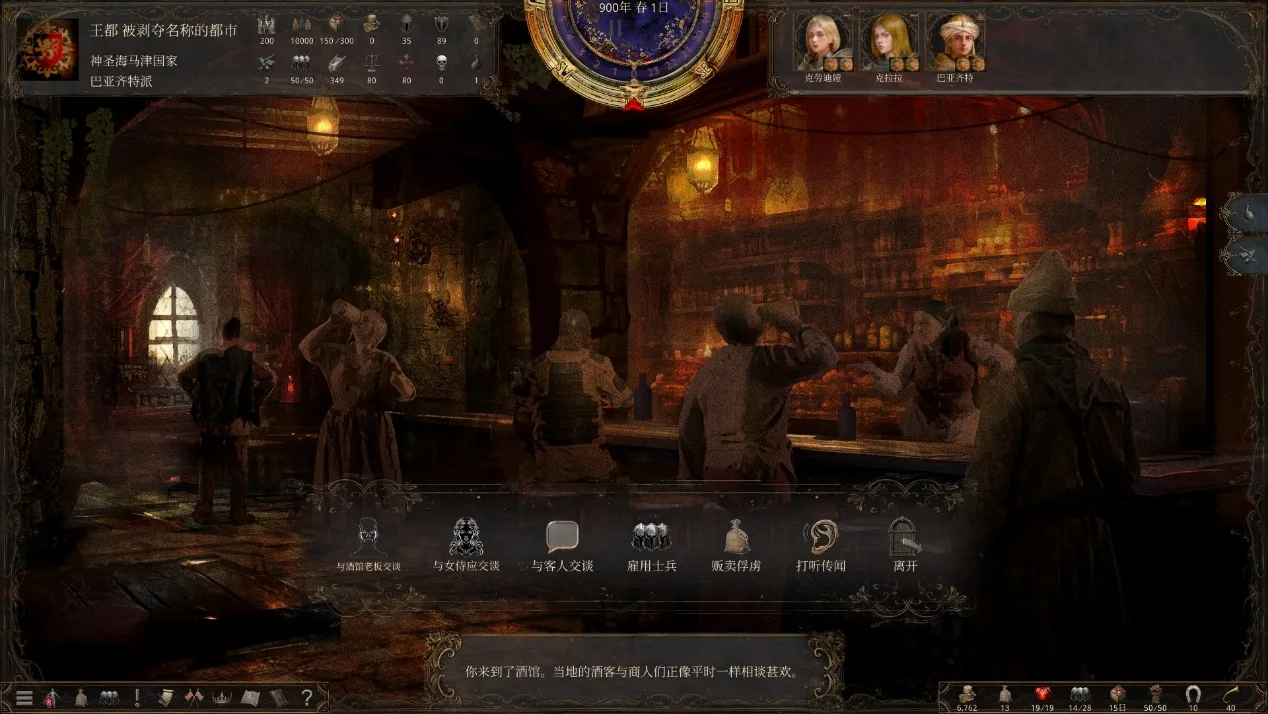
Task: Talk to the tavern owner (与酒馆老板交谈)
Action: [368, 543]
